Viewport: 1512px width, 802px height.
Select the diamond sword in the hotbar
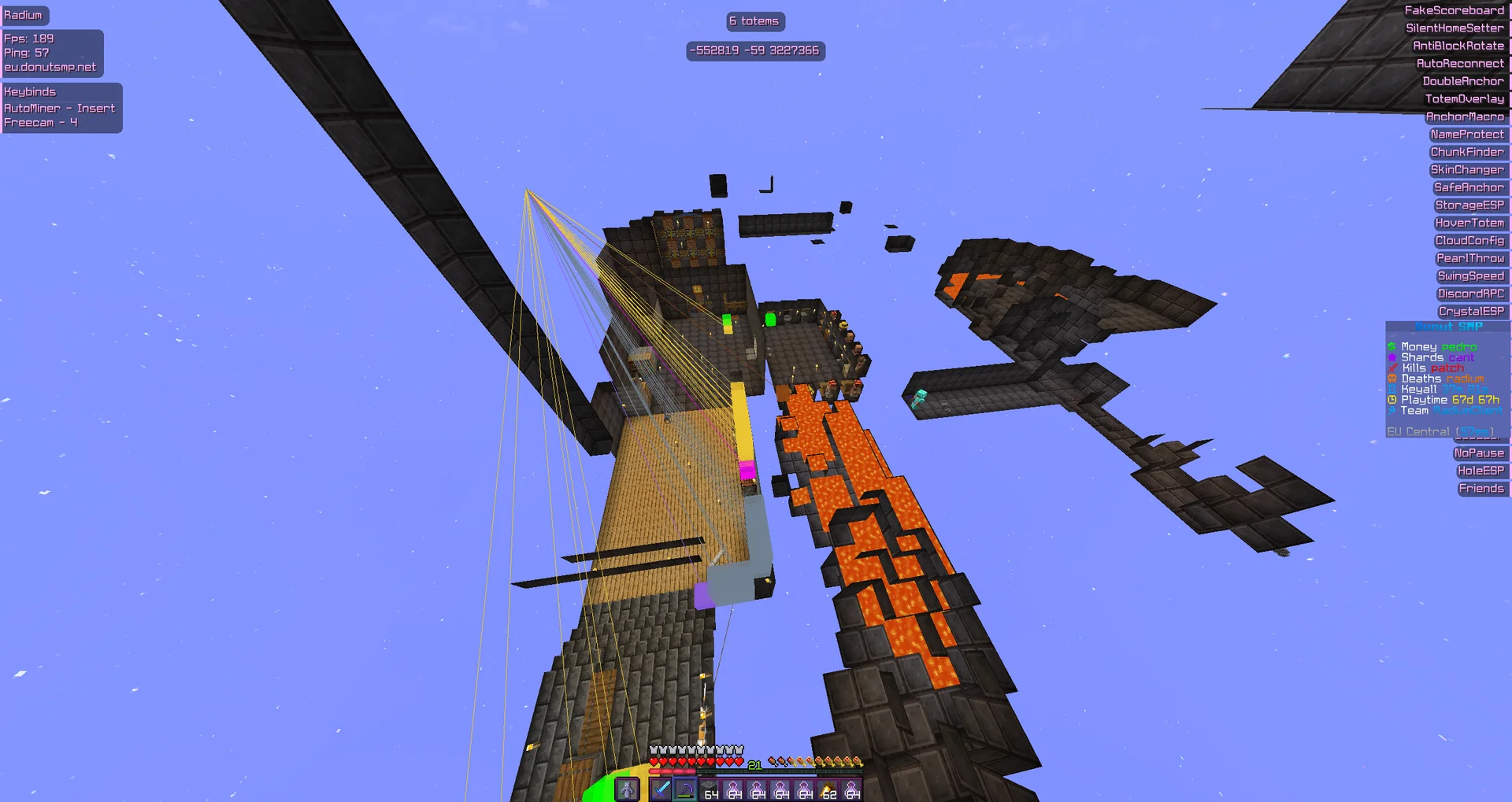click(x=661, y=789)
